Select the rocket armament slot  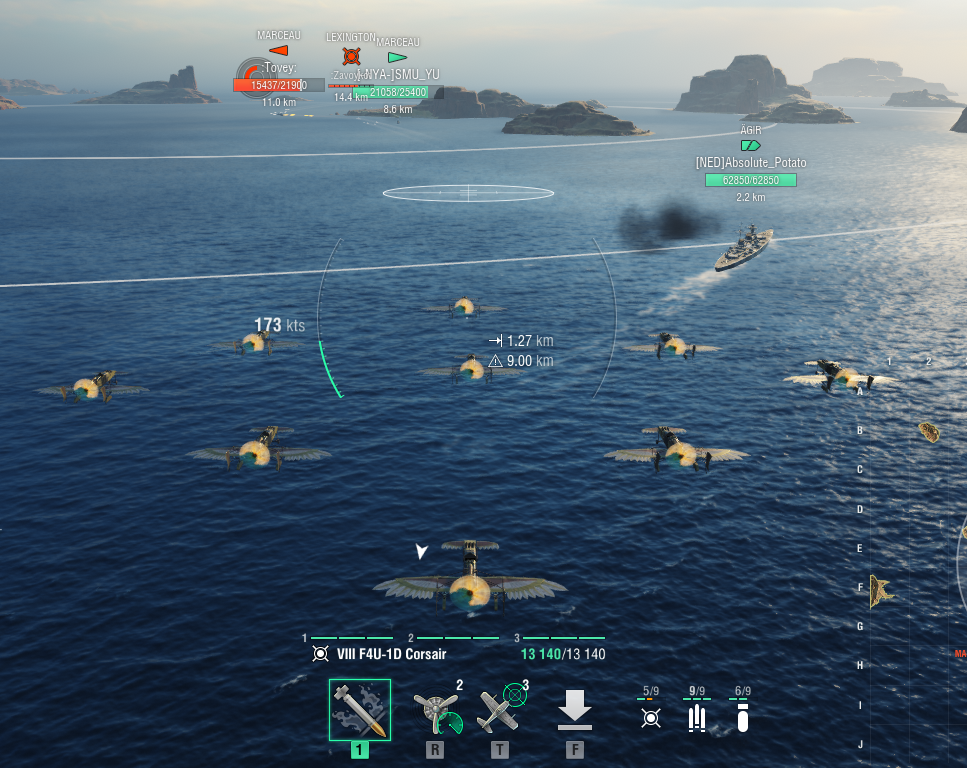coord(360,710)
